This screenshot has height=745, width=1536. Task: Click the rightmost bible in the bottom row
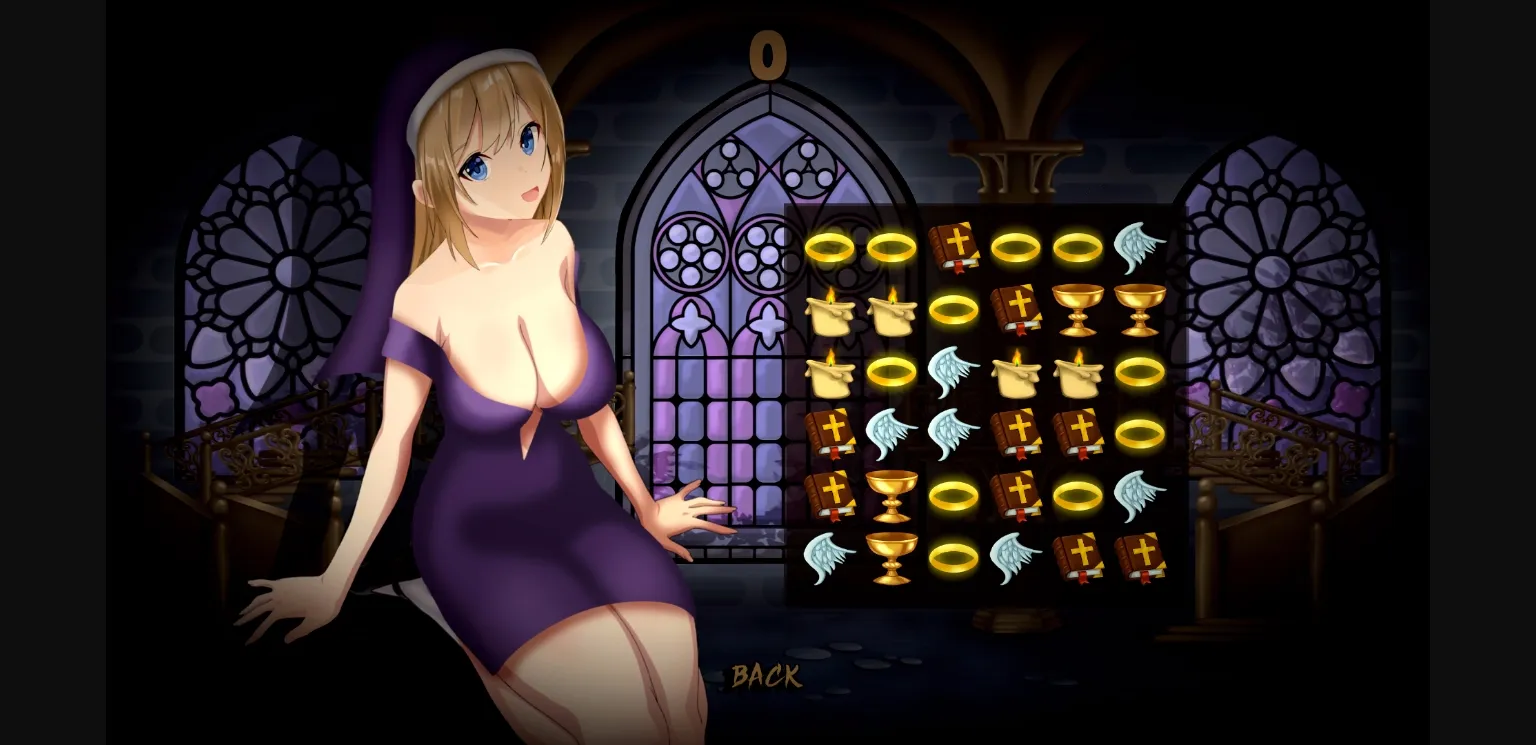pyautogui.click(x=1141, y=558)
